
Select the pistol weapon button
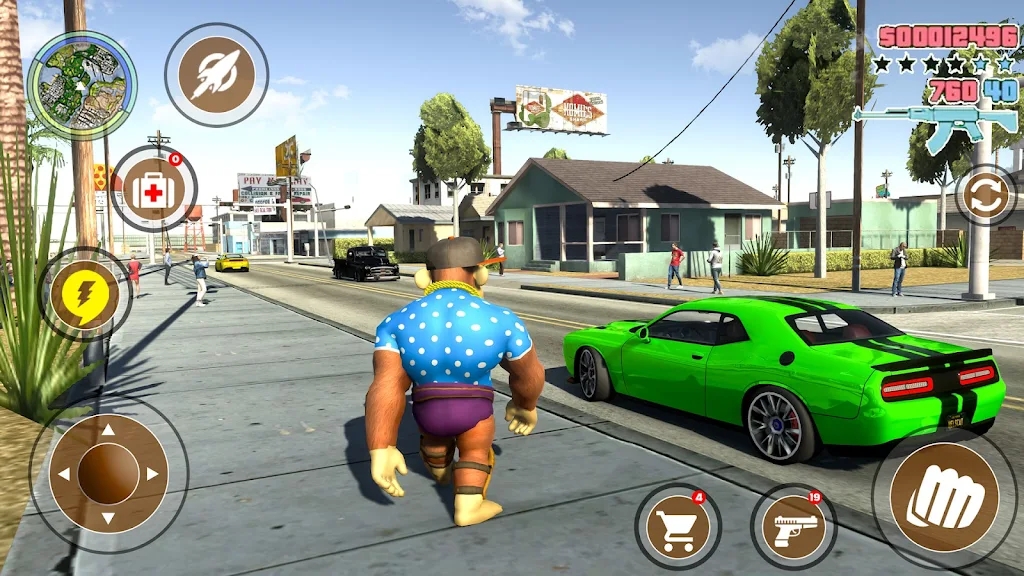794,526
